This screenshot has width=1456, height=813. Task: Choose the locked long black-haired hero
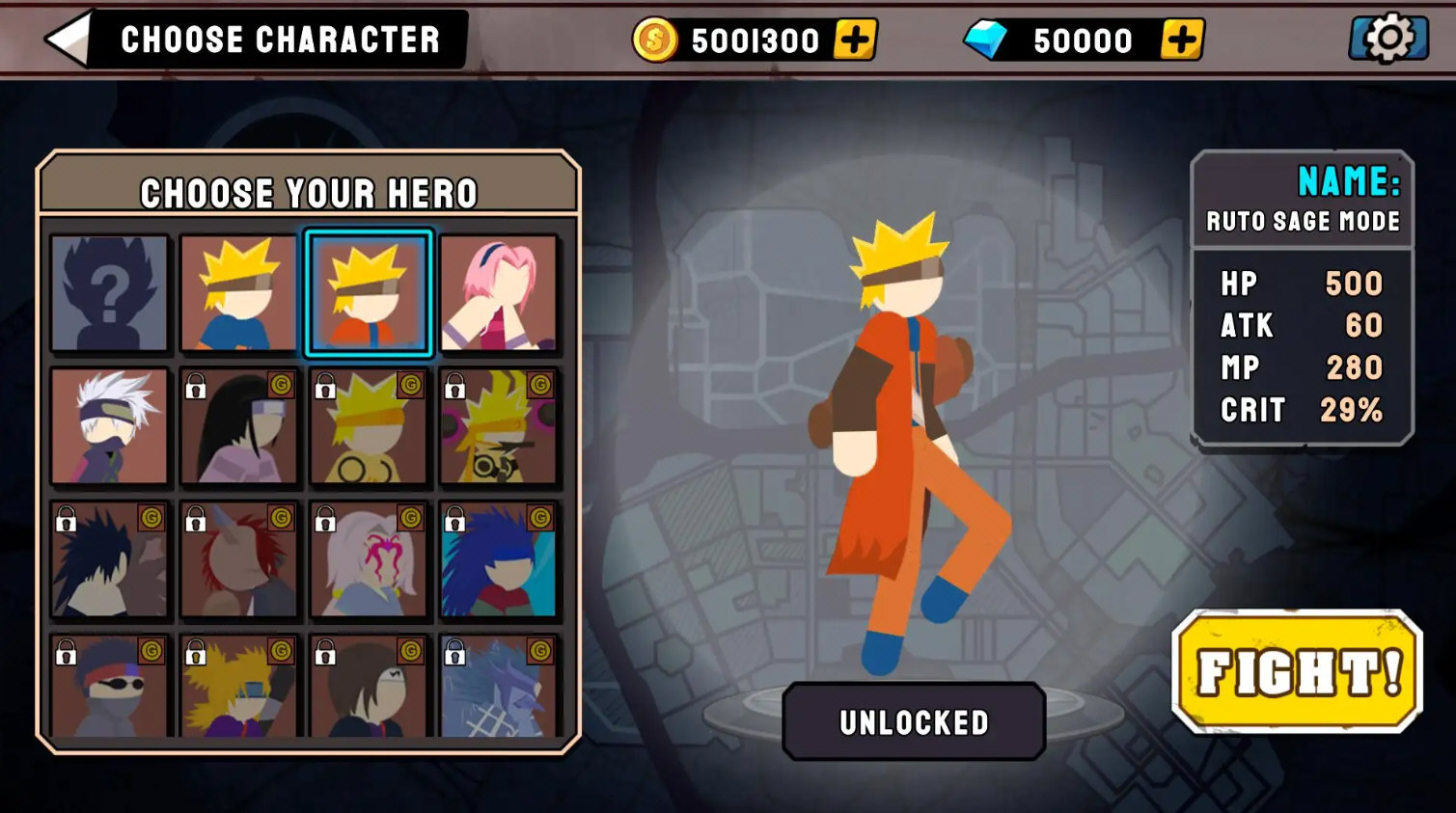(x=239, y=426)
